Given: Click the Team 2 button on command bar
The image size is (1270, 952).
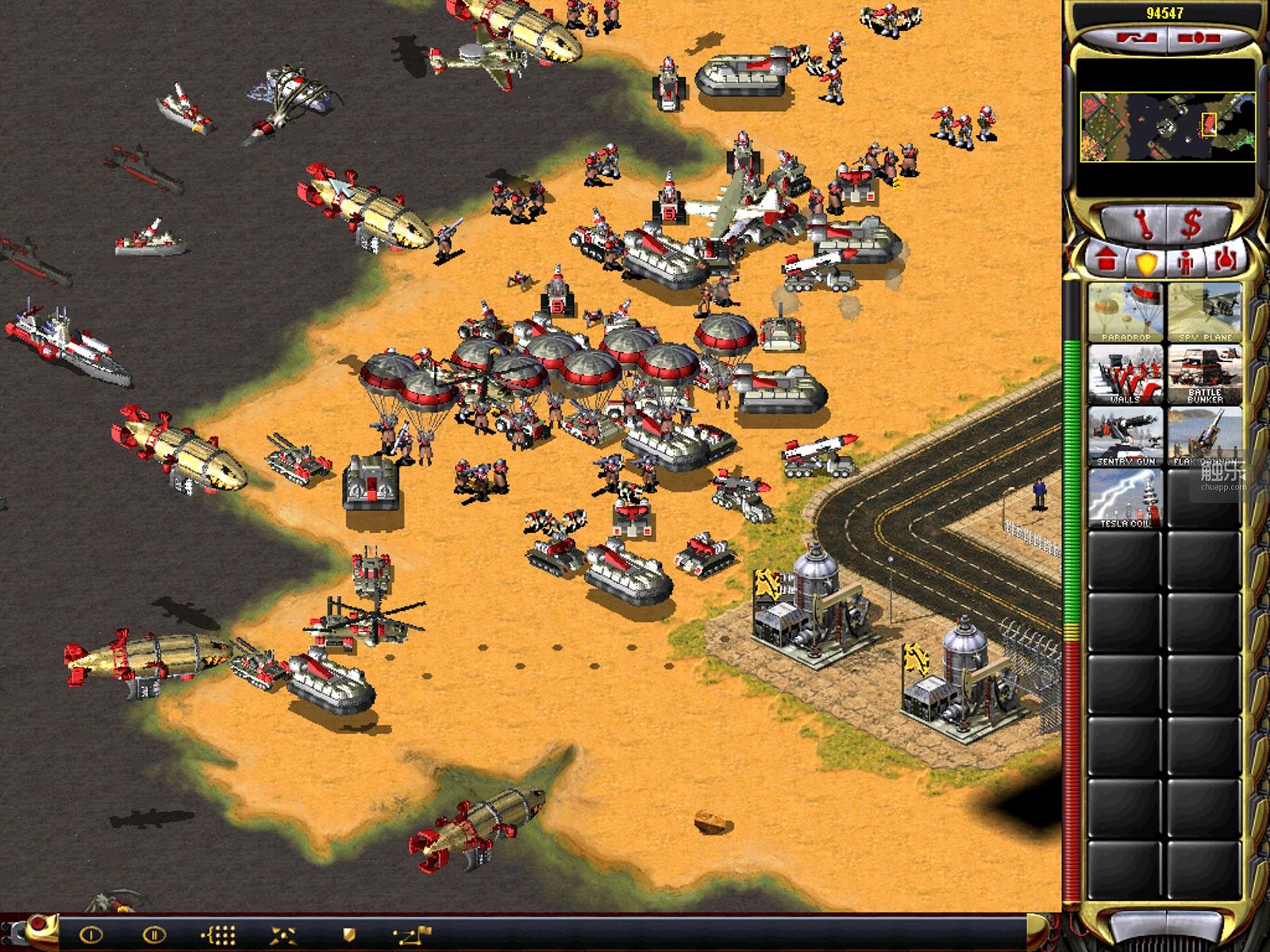Looking at the screenshot, I should pyautogui.click(x=156, y=935).
